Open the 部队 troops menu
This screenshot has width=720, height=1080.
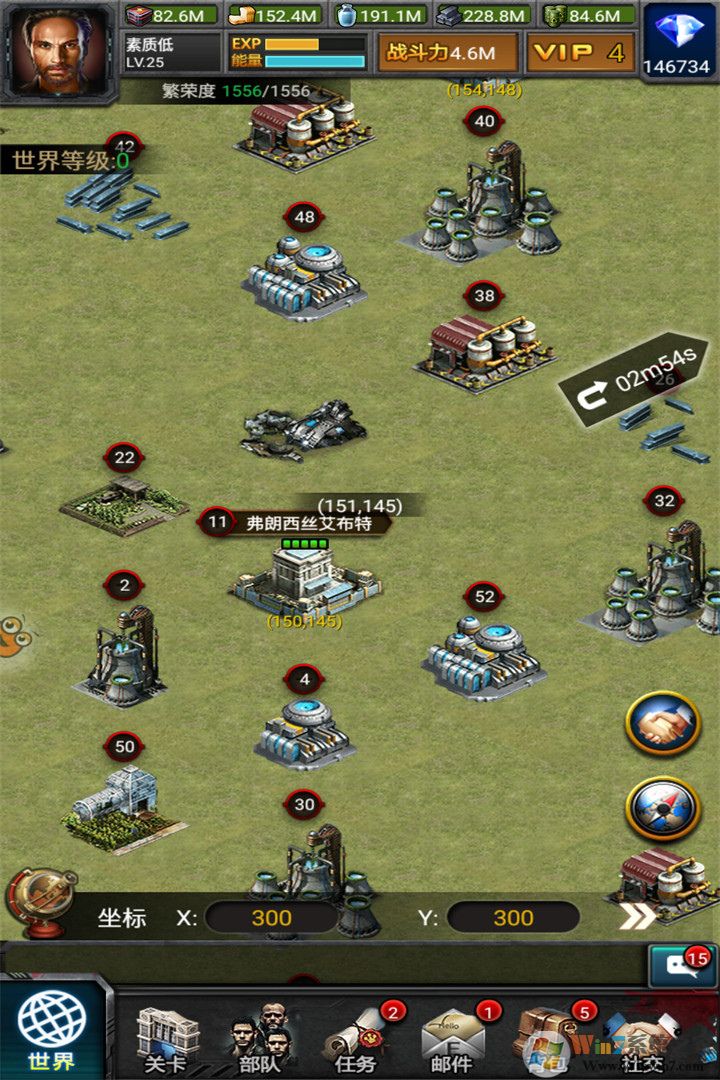click(x=260, y=1038)
